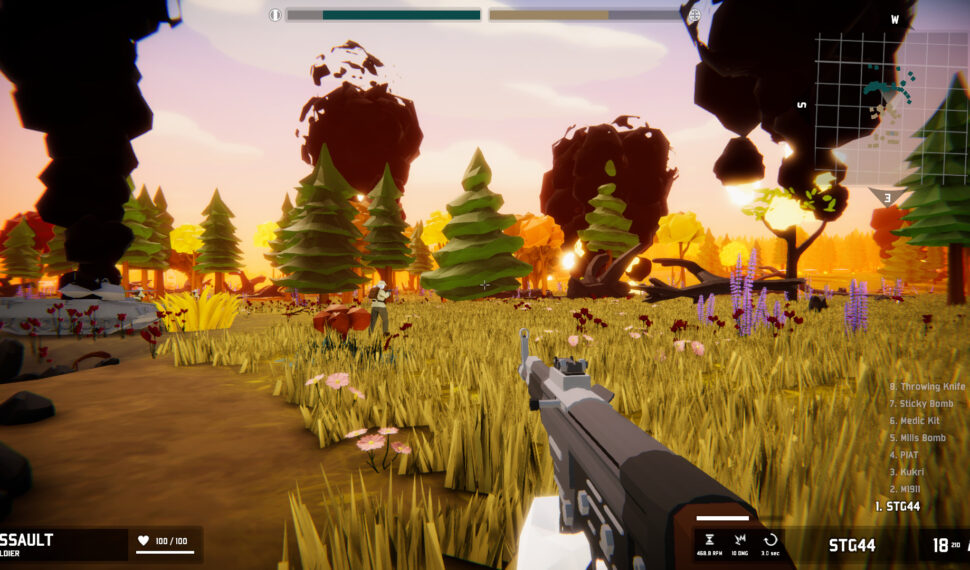Choose the Sticky Bomb weapon entry

coord(921,404)
